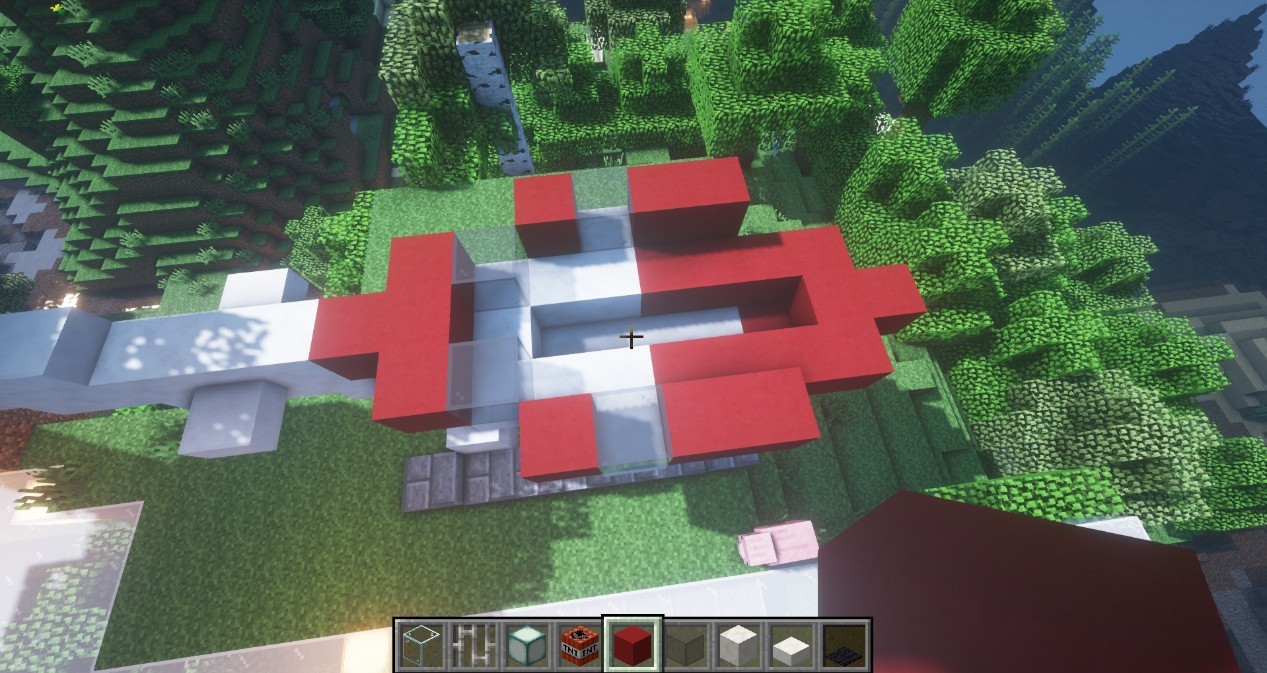Viewport: 1267px width, 673px height.
Task: Pick the TNT block in hotbar
Action: pyautogui.click(x=579, y=645)
